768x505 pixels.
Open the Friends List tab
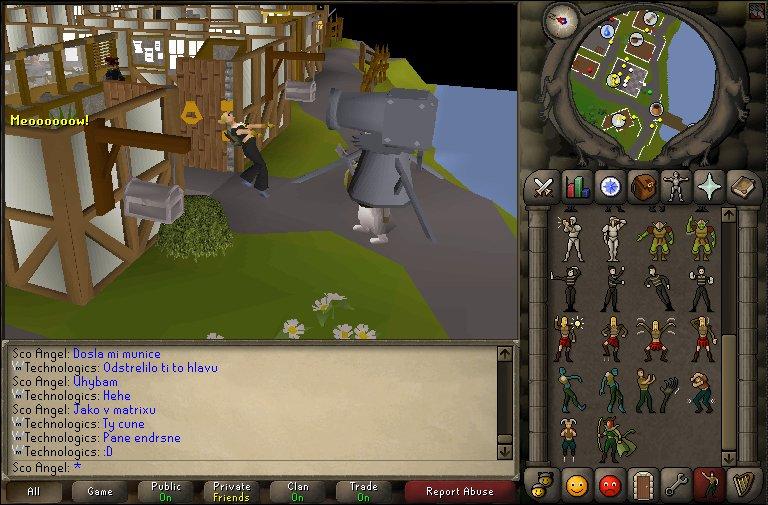point(577,485)
